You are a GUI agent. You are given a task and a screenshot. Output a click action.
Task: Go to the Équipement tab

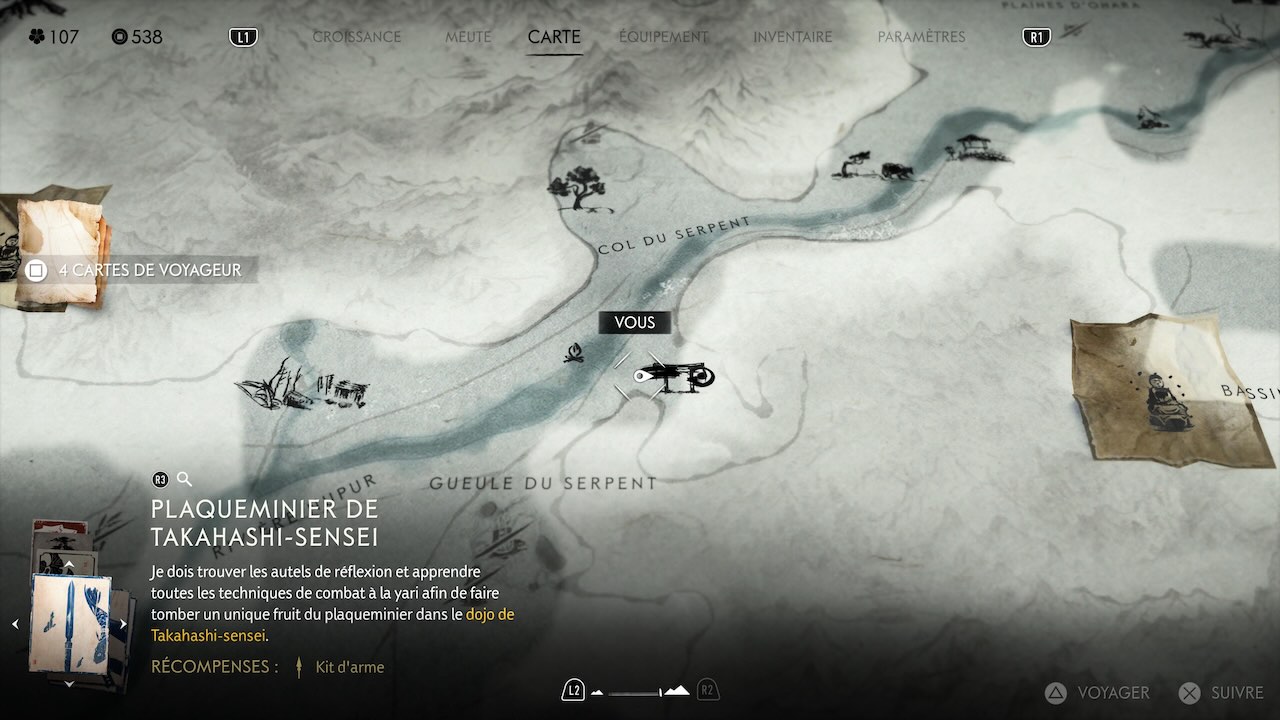(663, 37)
